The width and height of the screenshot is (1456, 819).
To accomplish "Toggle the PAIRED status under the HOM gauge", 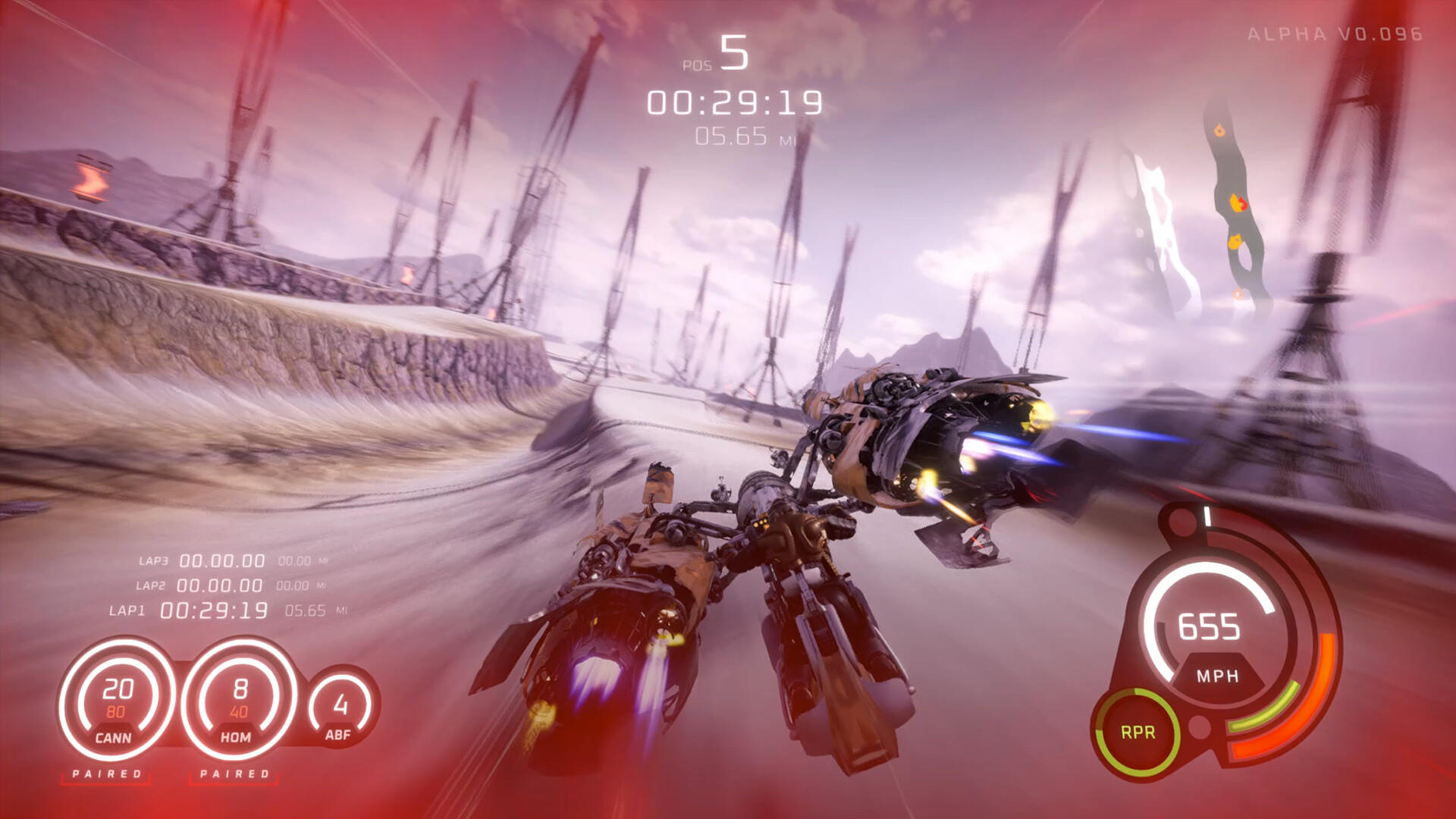I will [237, 774].
